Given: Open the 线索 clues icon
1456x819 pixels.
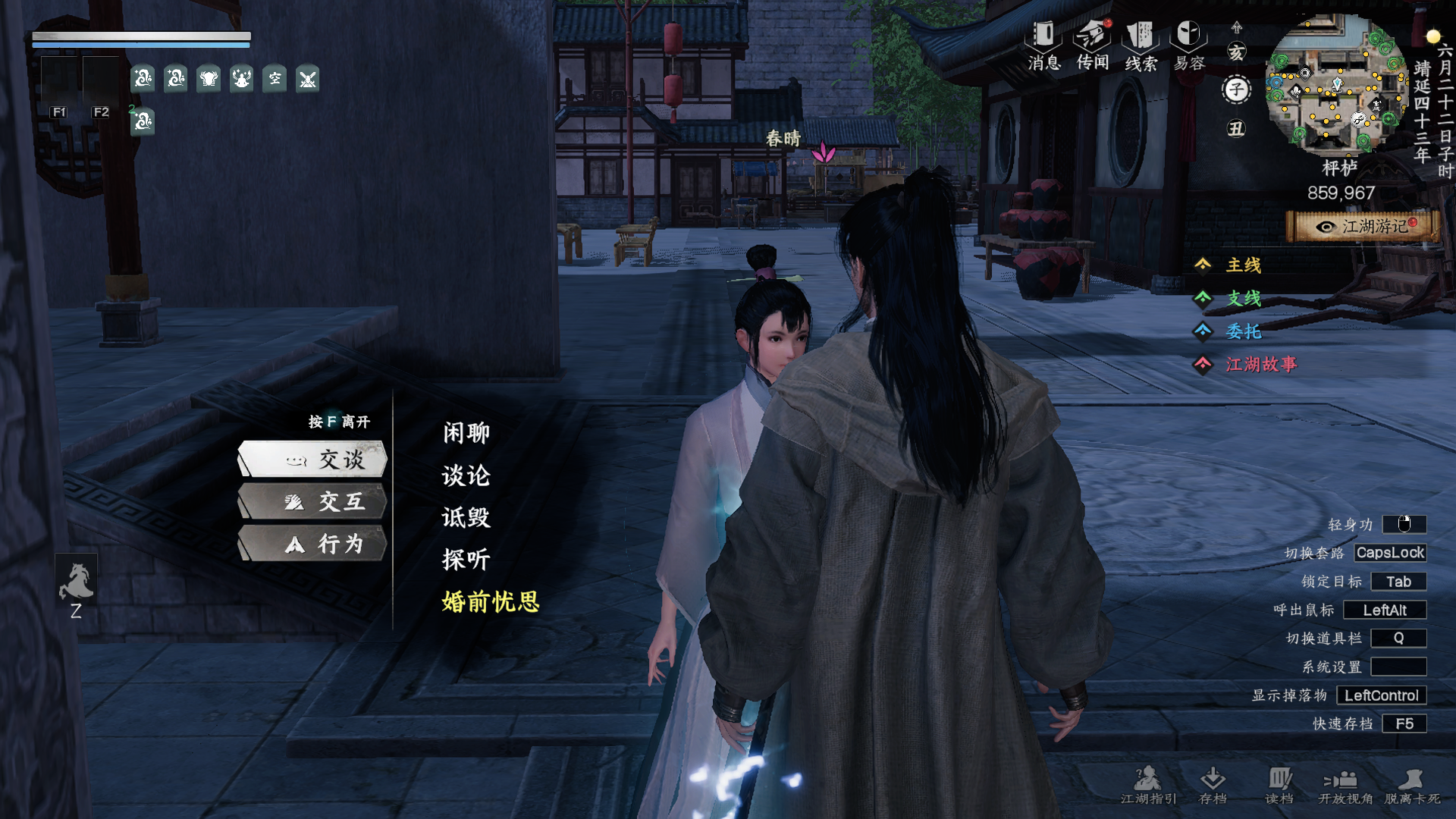Looking at the screenshot, I should point(1141,45).
